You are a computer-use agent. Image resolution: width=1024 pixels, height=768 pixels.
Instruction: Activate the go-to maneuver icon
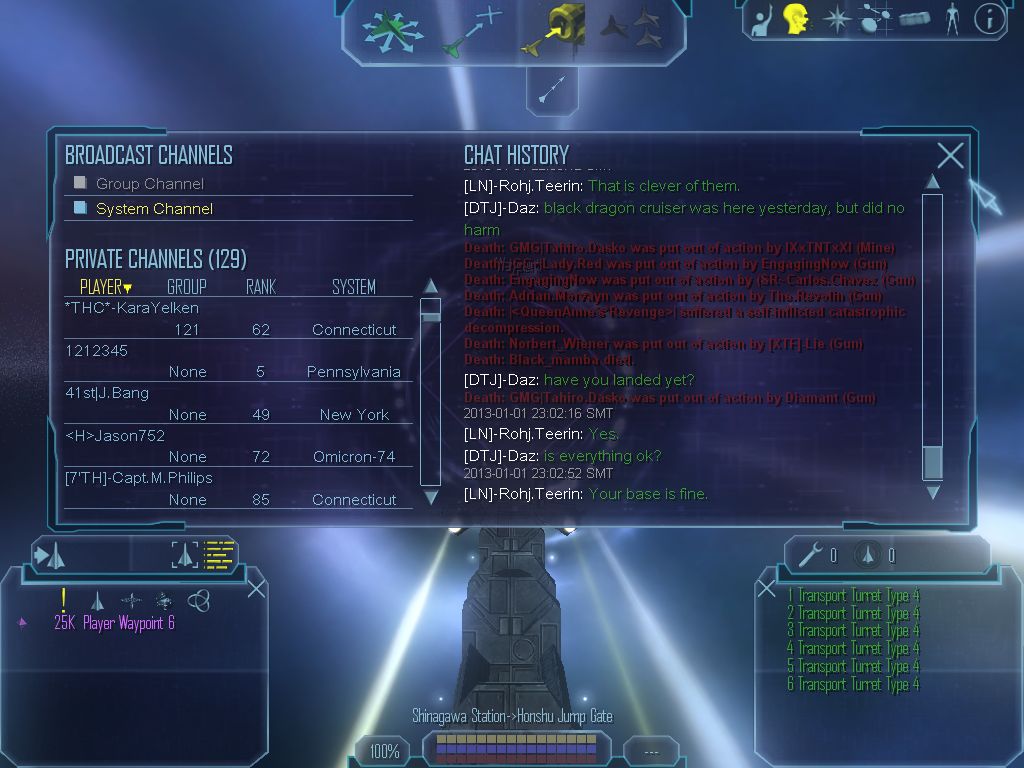click(x=471, y=30)
